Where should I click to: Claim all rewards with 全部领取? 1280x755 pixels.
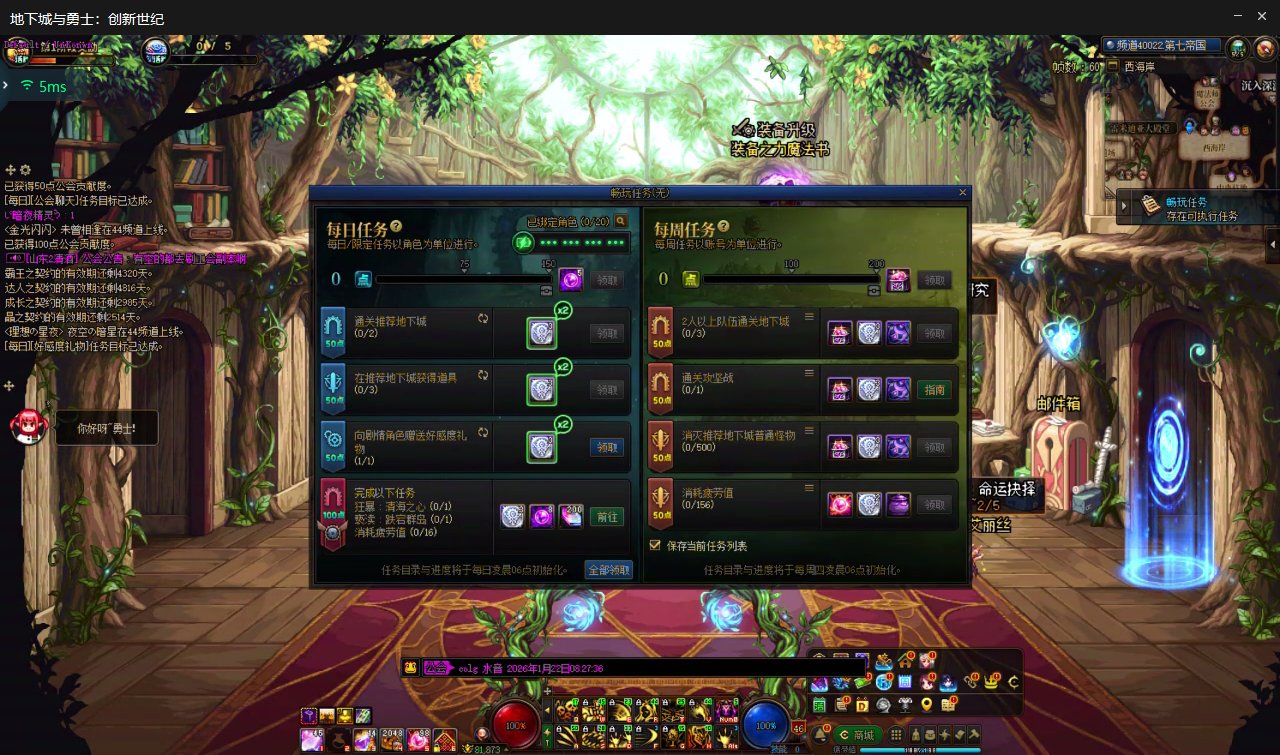coord(609,570)
